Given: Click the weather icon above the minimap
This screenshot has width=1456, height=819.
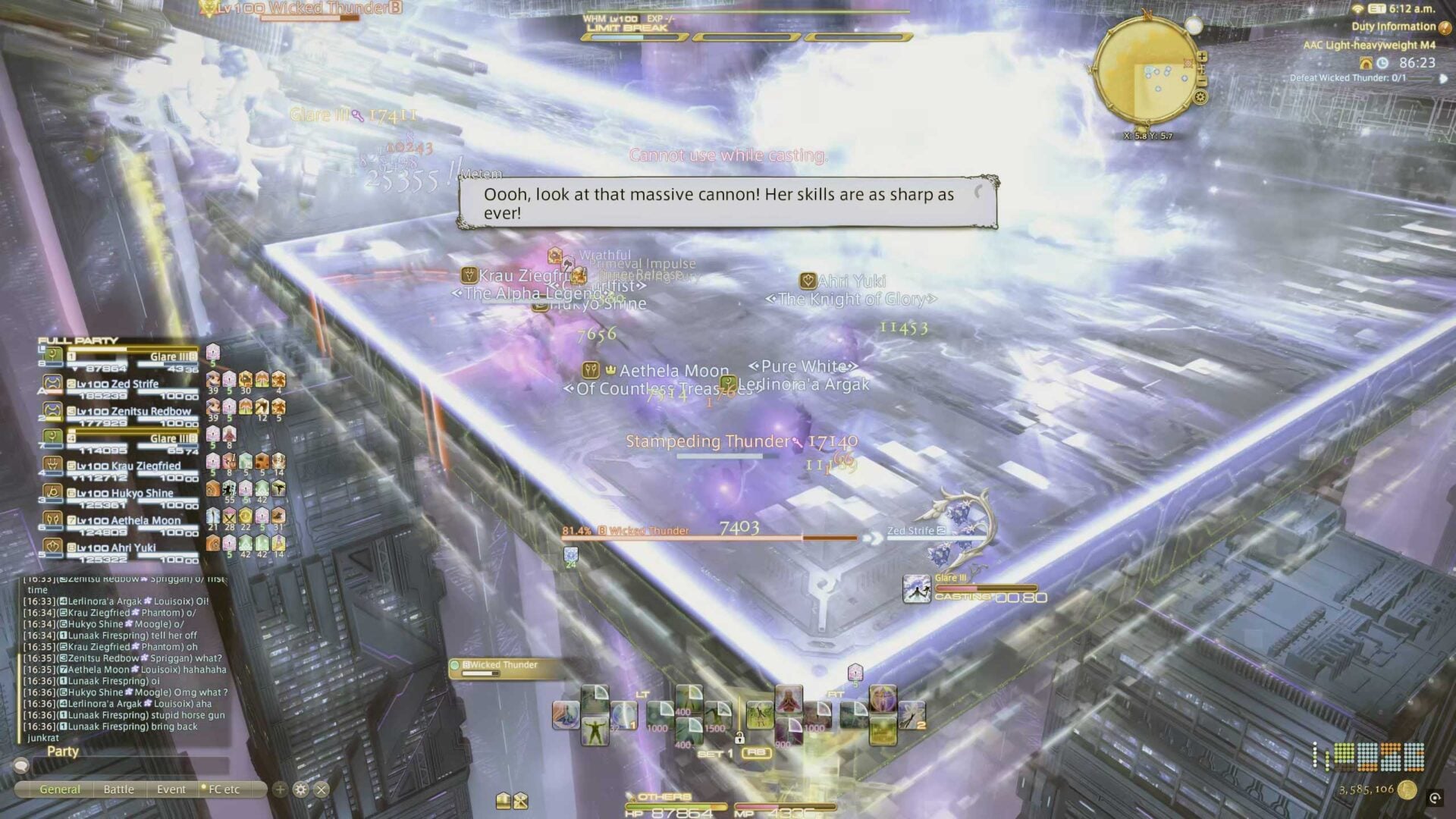Looking at the screenshot, I should pos(1194,26).
